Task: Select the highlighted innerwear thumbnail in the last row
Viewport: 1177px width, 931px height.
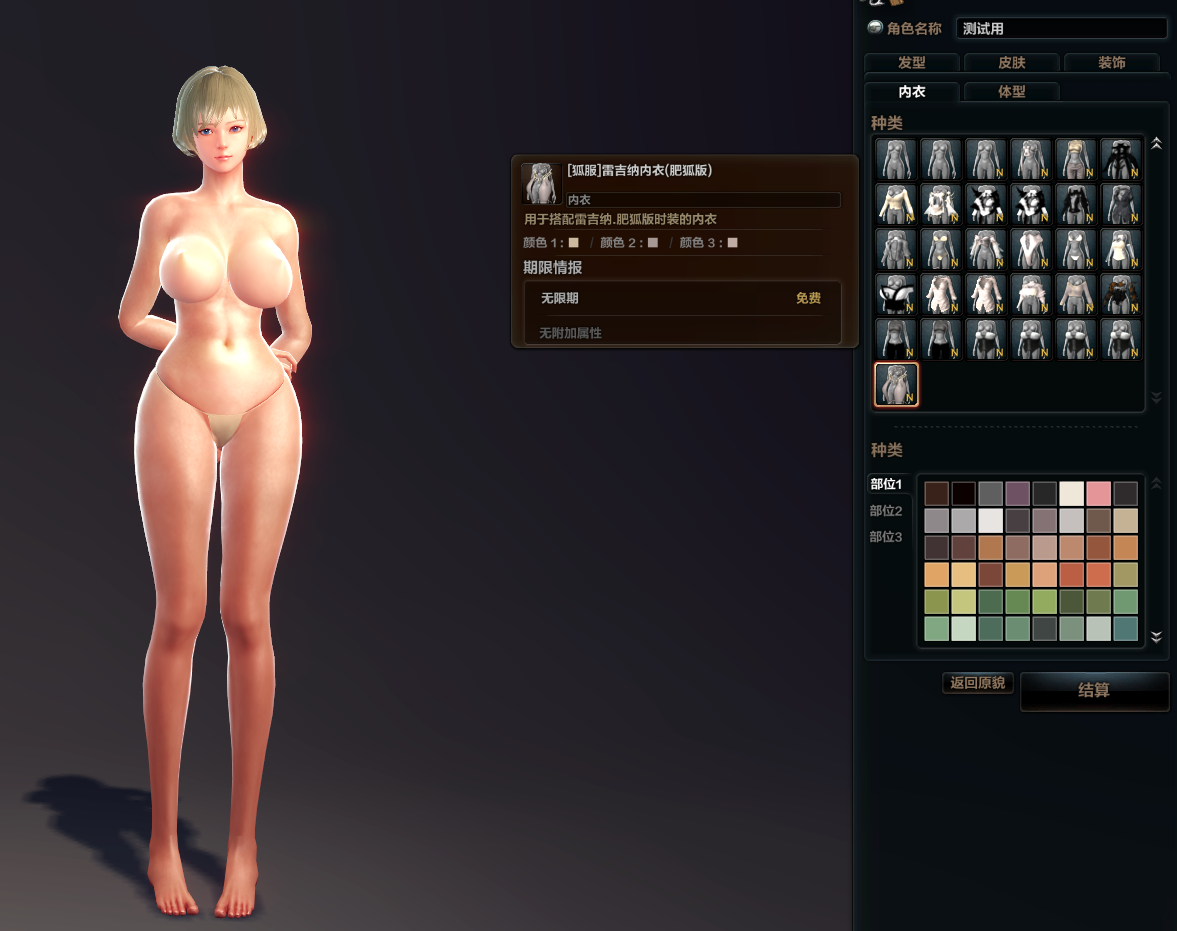Action: point(896,385)
